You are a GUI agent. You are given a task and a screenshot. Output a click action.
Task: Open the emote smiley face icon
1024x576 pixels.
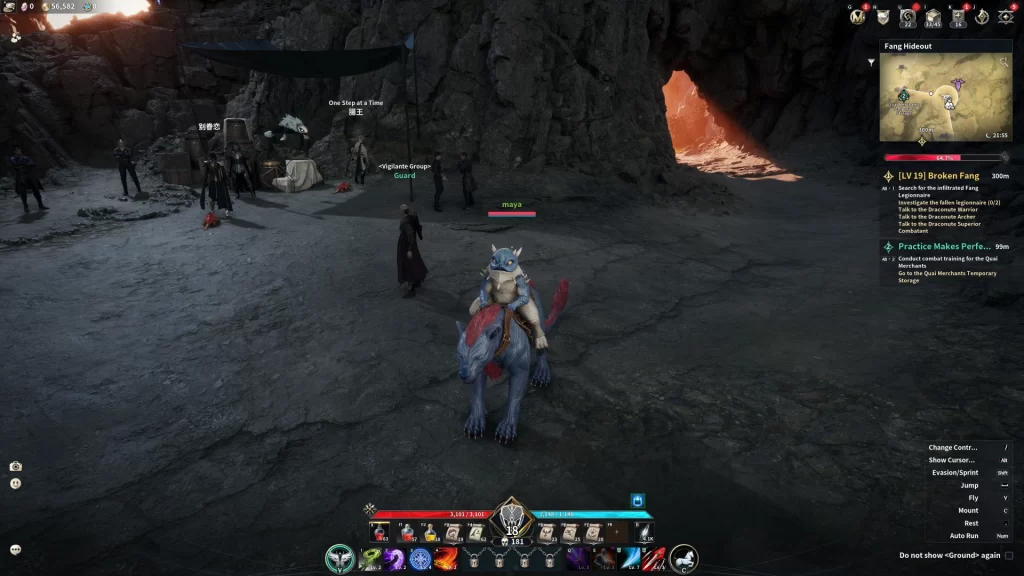tap(15, 483)
